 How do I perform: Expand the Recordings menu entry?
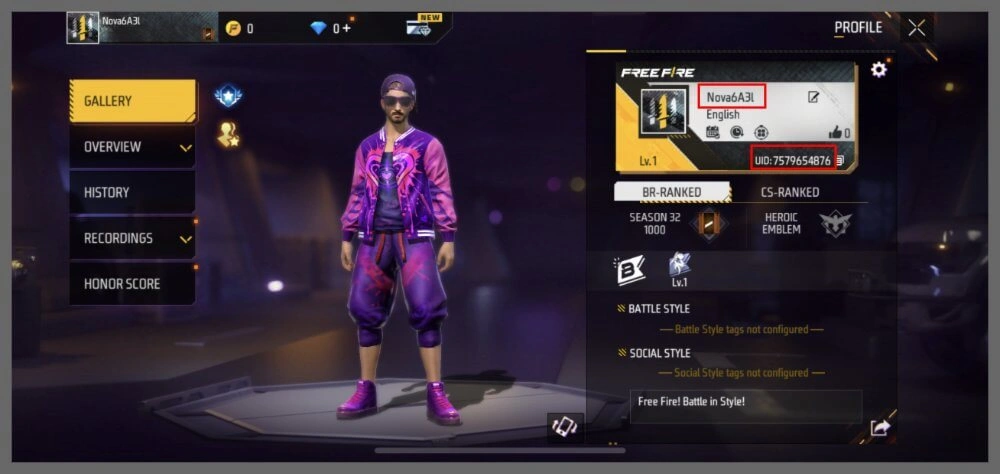pyautogui.click(x=132, y=239)
